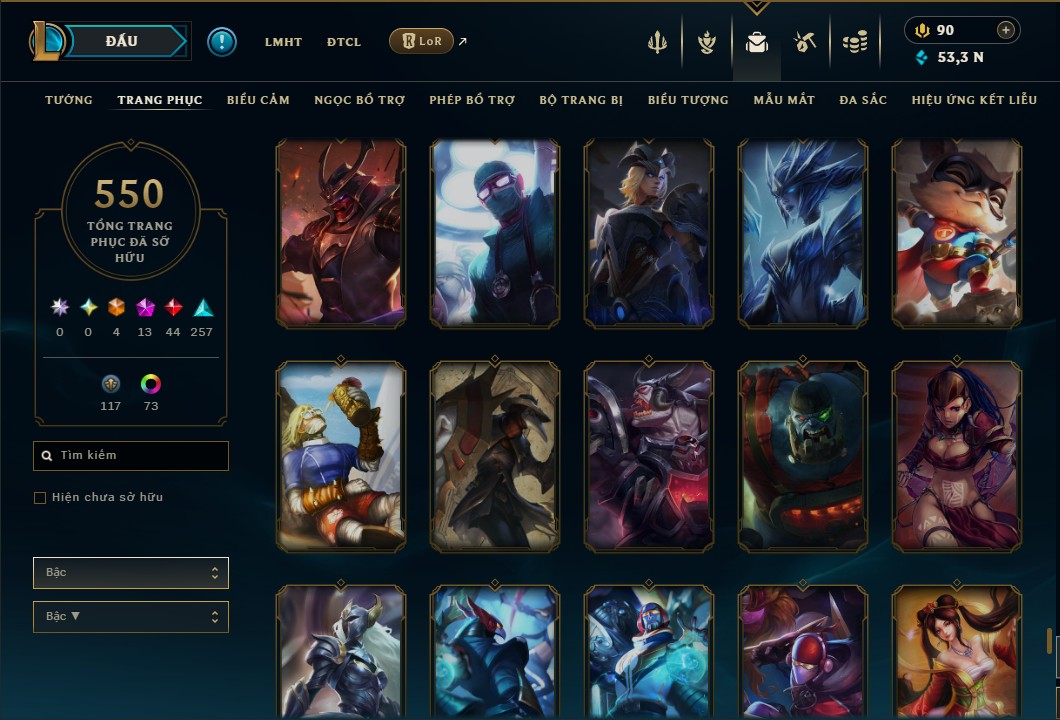Select the BIỂU CẢM emotes tab

click(x=258, y=100)
